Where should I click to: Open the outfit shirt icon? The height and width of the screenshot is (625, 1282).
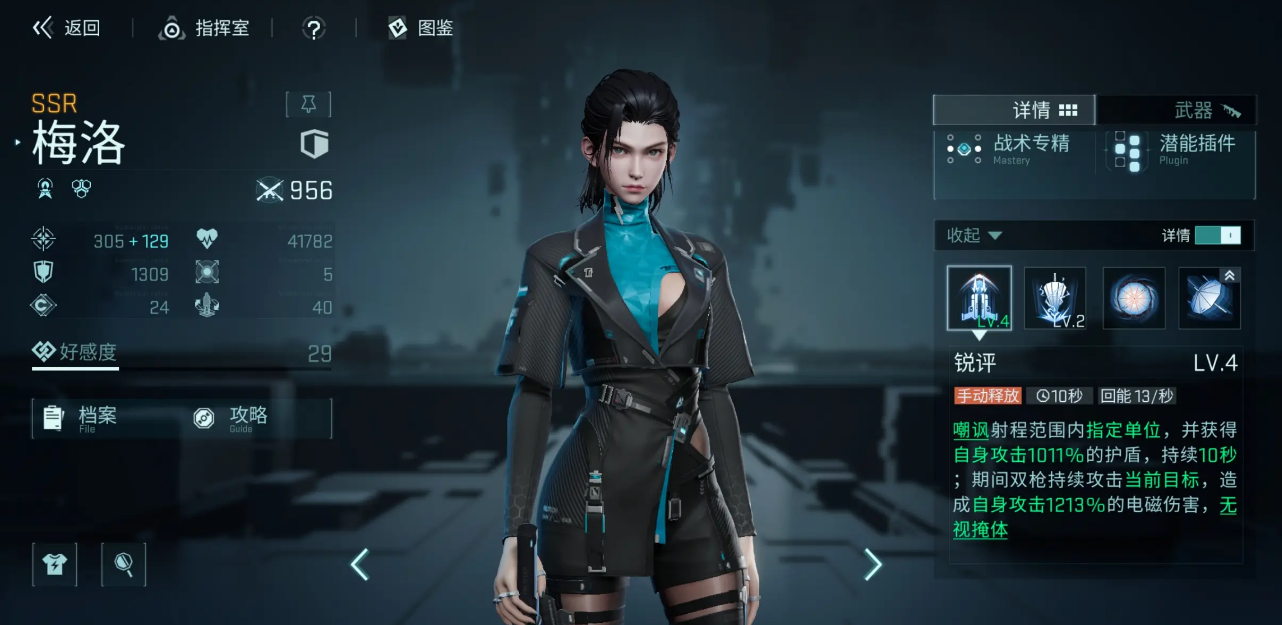click(x=54, y=564)
